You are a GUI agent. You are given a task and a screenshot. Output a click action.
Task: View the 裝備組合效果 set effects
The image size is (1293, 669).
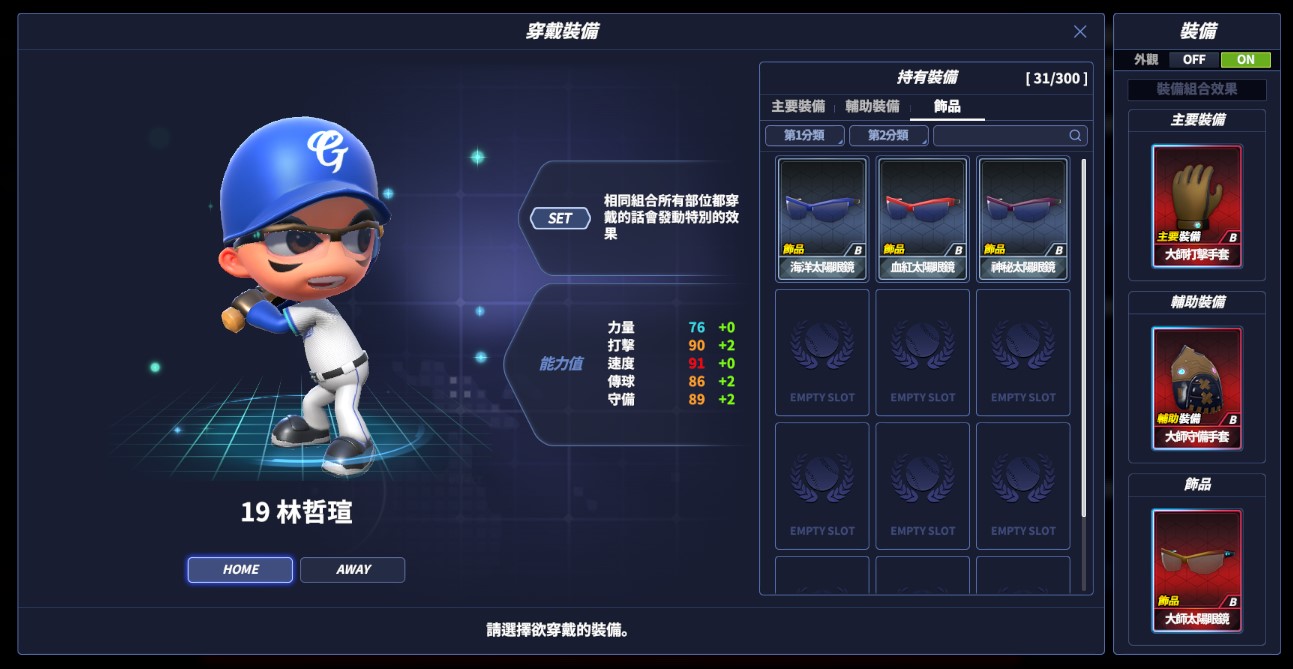pyautogui.click(x=1197, y=89)
